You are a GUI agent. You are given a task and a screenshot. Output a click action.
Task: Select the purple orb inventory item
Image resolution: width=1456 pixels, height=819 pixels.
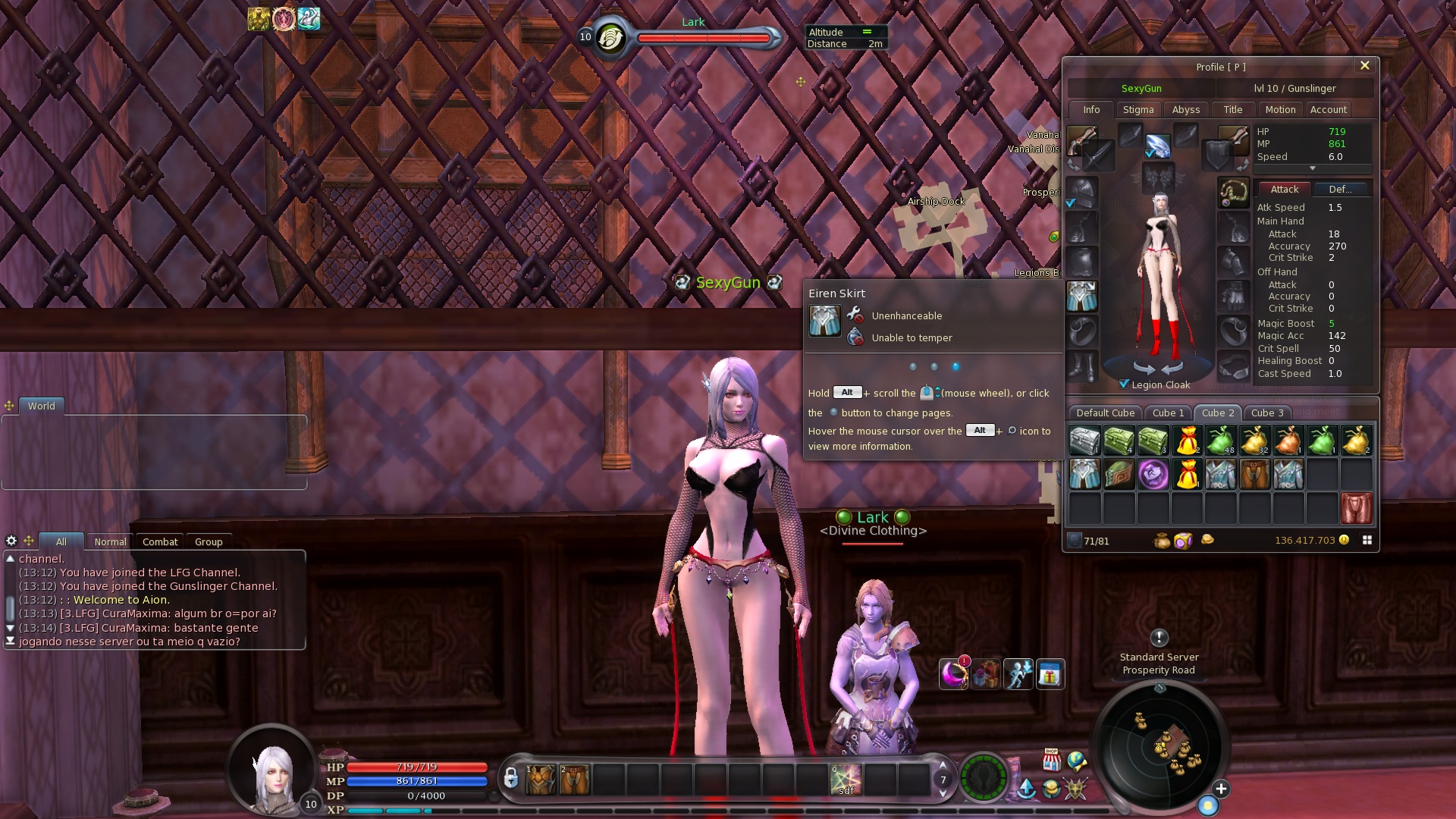[x=1153, y=475]
